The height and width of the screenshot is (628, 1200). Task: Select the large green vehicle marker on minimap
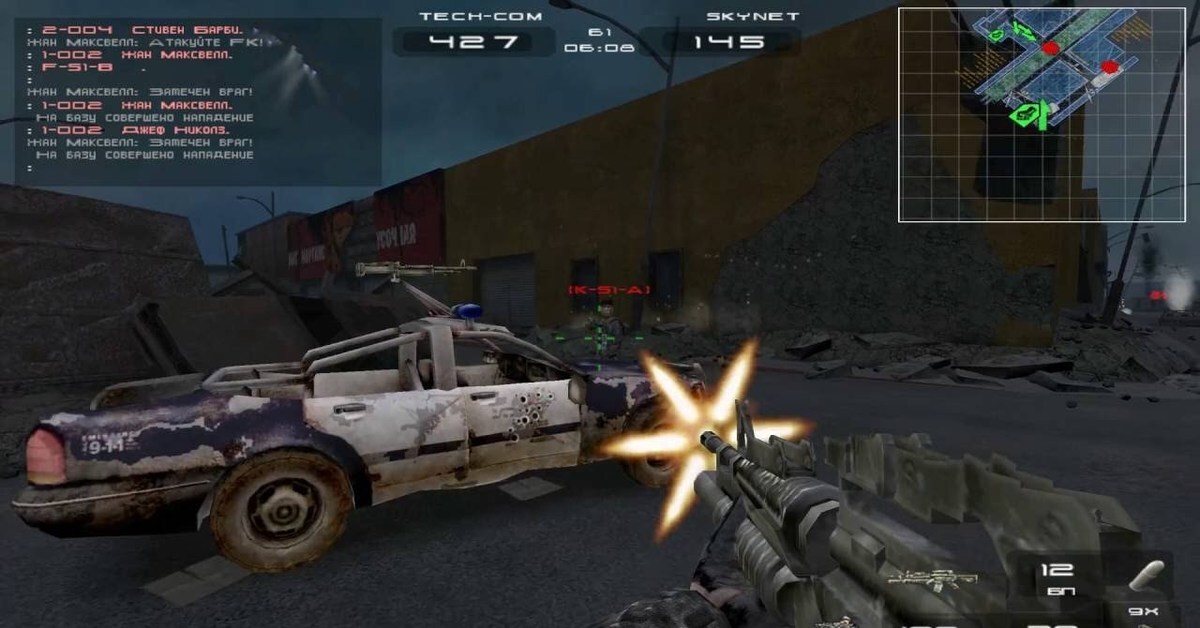coord(1023,115)
